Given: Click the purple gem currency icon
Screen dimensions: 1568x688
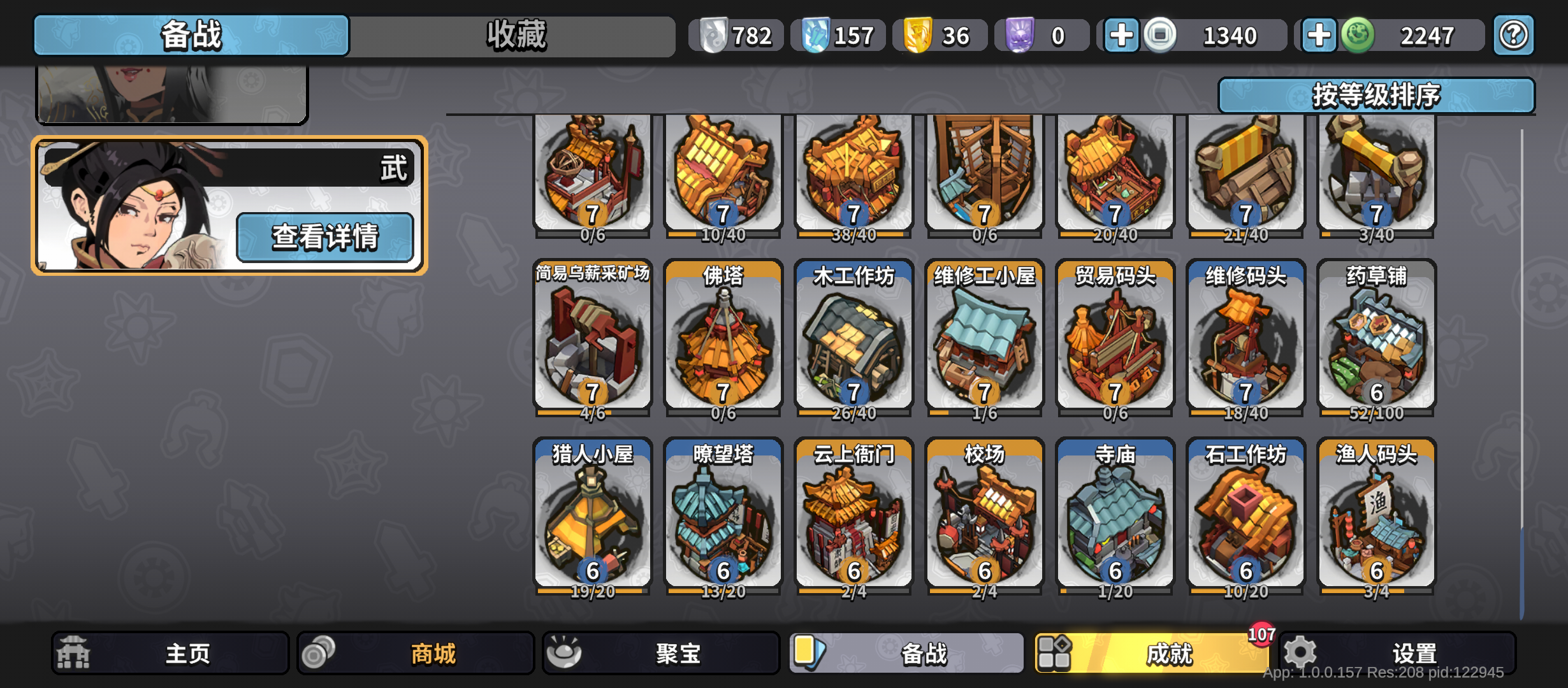Looking at the screenshot, I should coord(1019,35).
